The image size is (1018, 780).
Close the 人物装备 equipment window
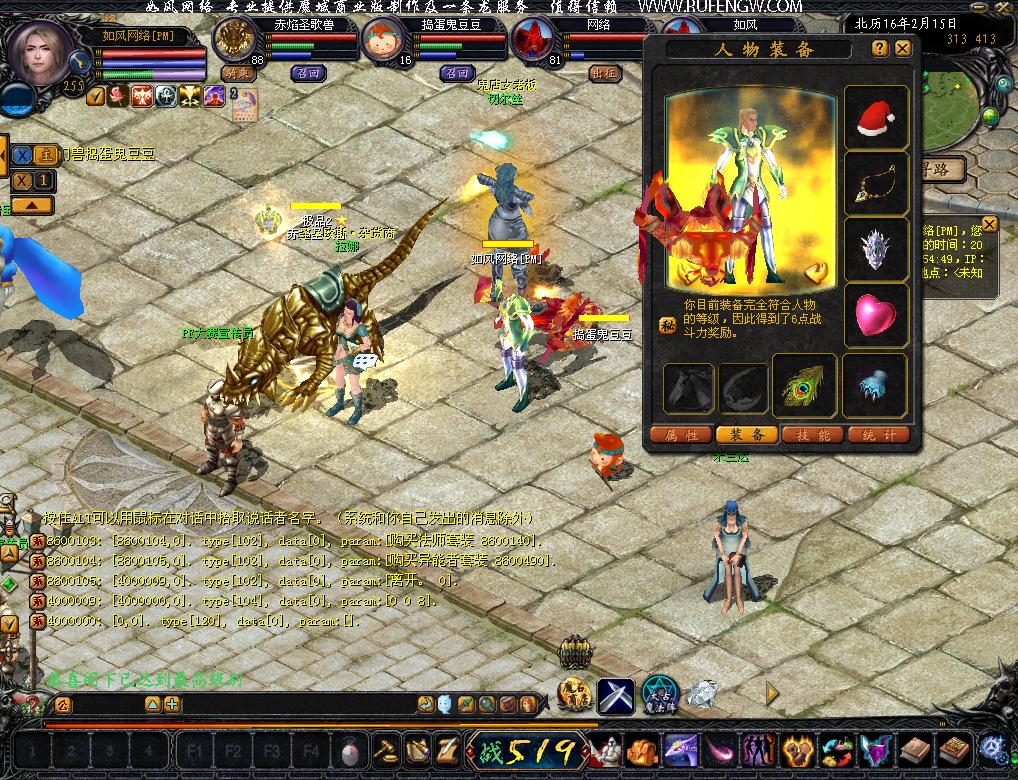(903, 48)
